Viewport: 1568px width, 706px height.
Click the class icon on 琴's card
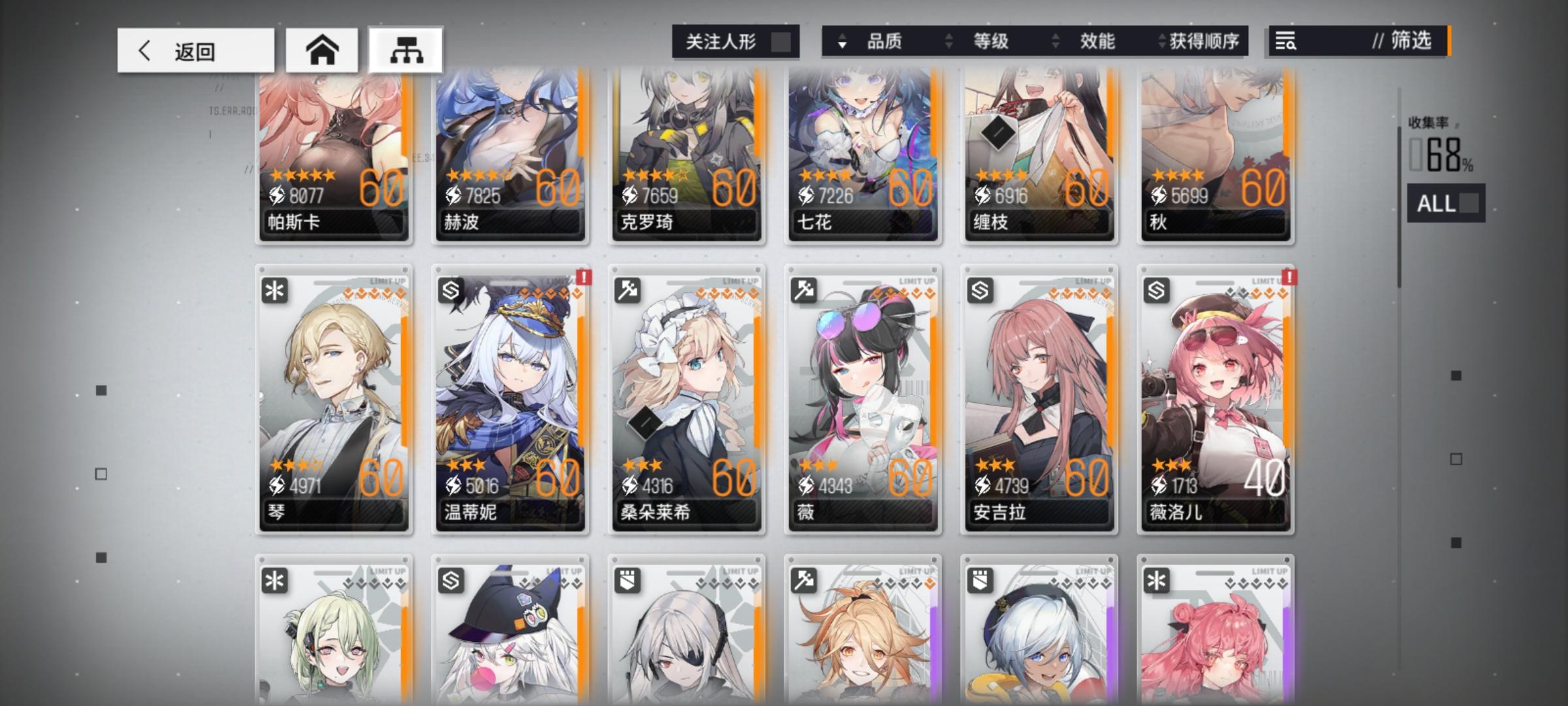click(275, 290)
